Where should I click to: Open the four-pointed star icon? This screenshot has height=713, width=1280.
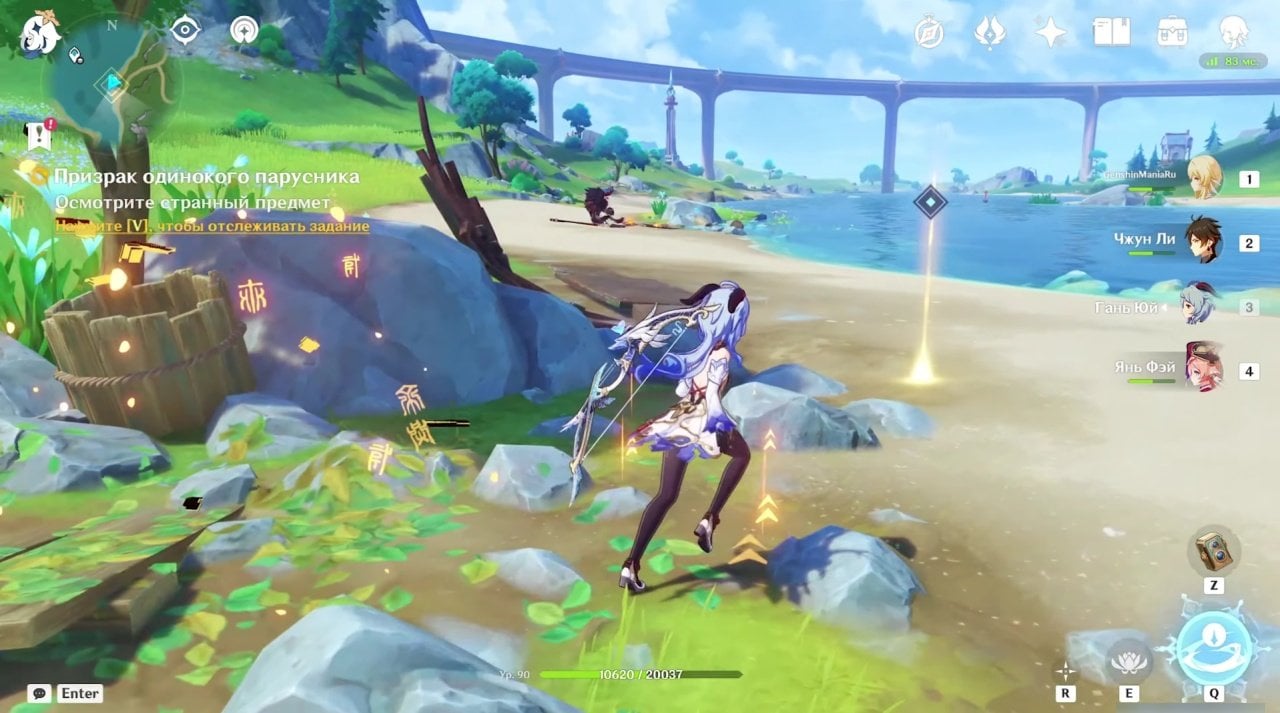click(x=1050, y=33)
